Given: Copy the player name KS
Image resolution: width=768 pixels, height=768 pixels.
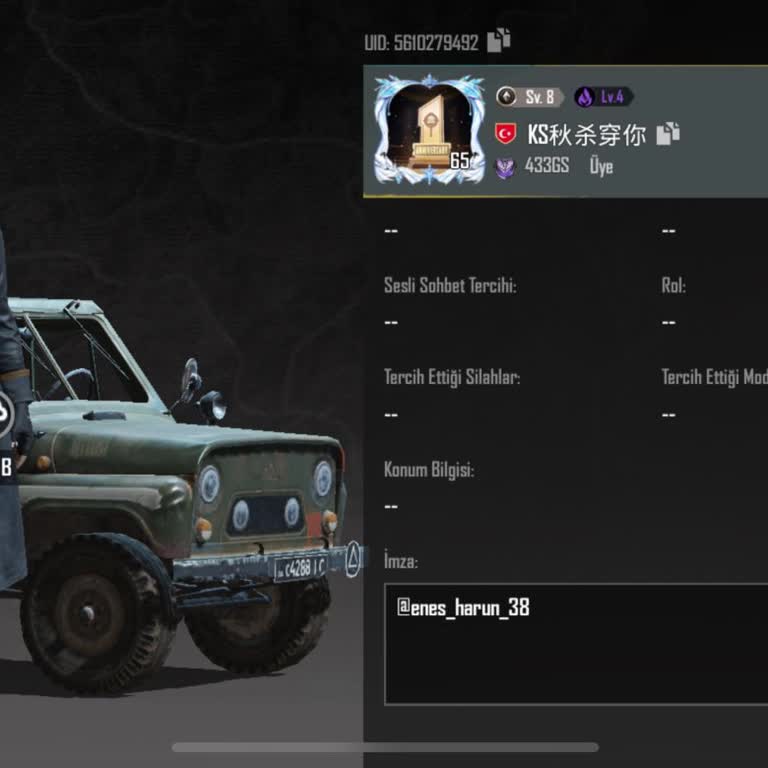Looking at the screenshot, I should coord(668,133).
